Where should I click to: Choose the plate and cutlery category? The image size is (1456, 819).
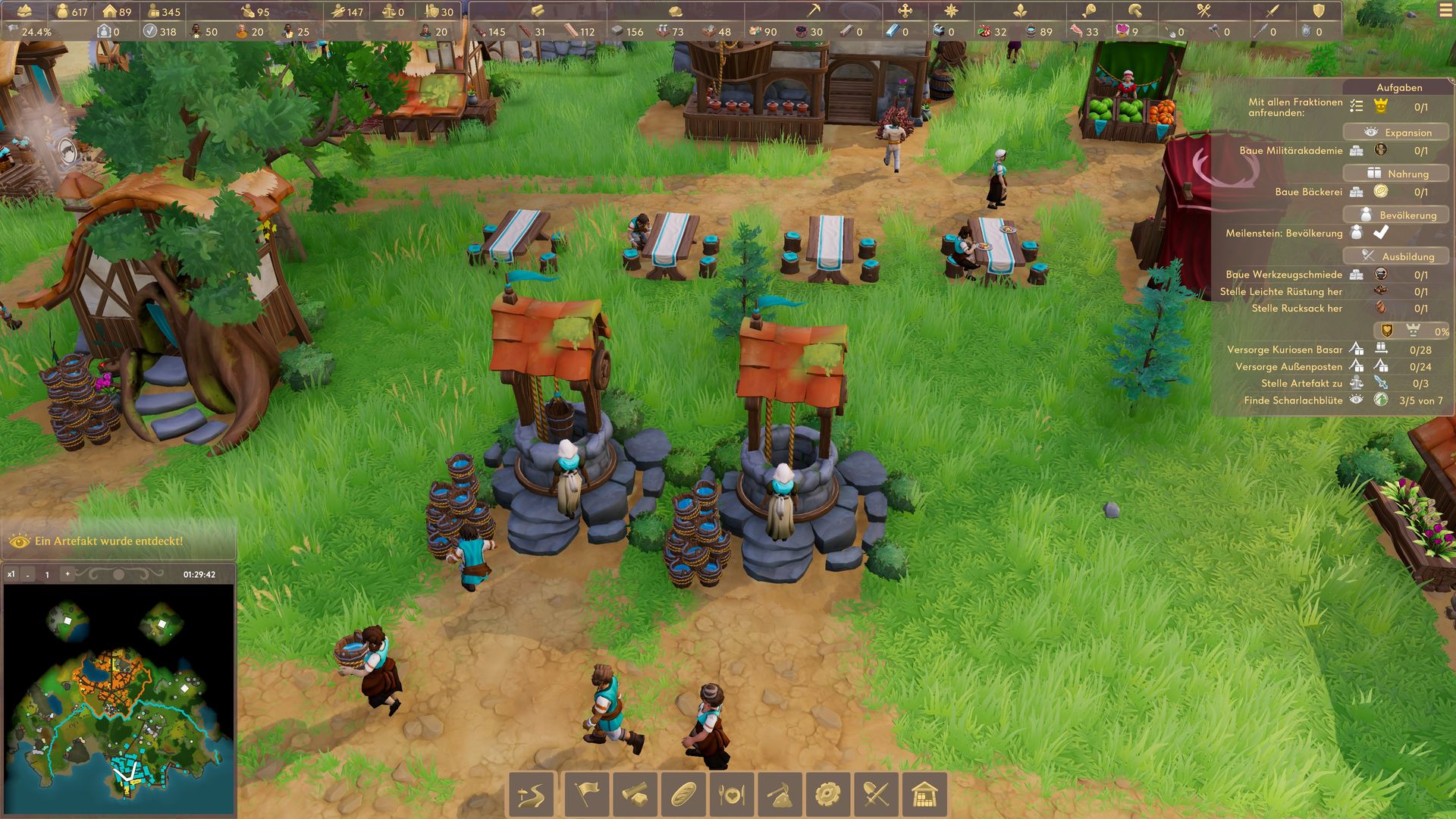point(732,795)
